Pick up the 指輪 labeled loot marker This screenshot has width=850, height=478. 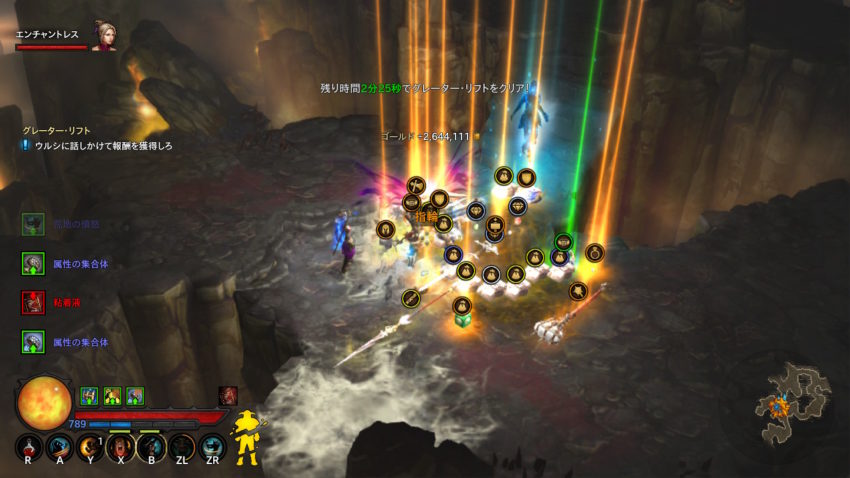[x=427, y=216]
